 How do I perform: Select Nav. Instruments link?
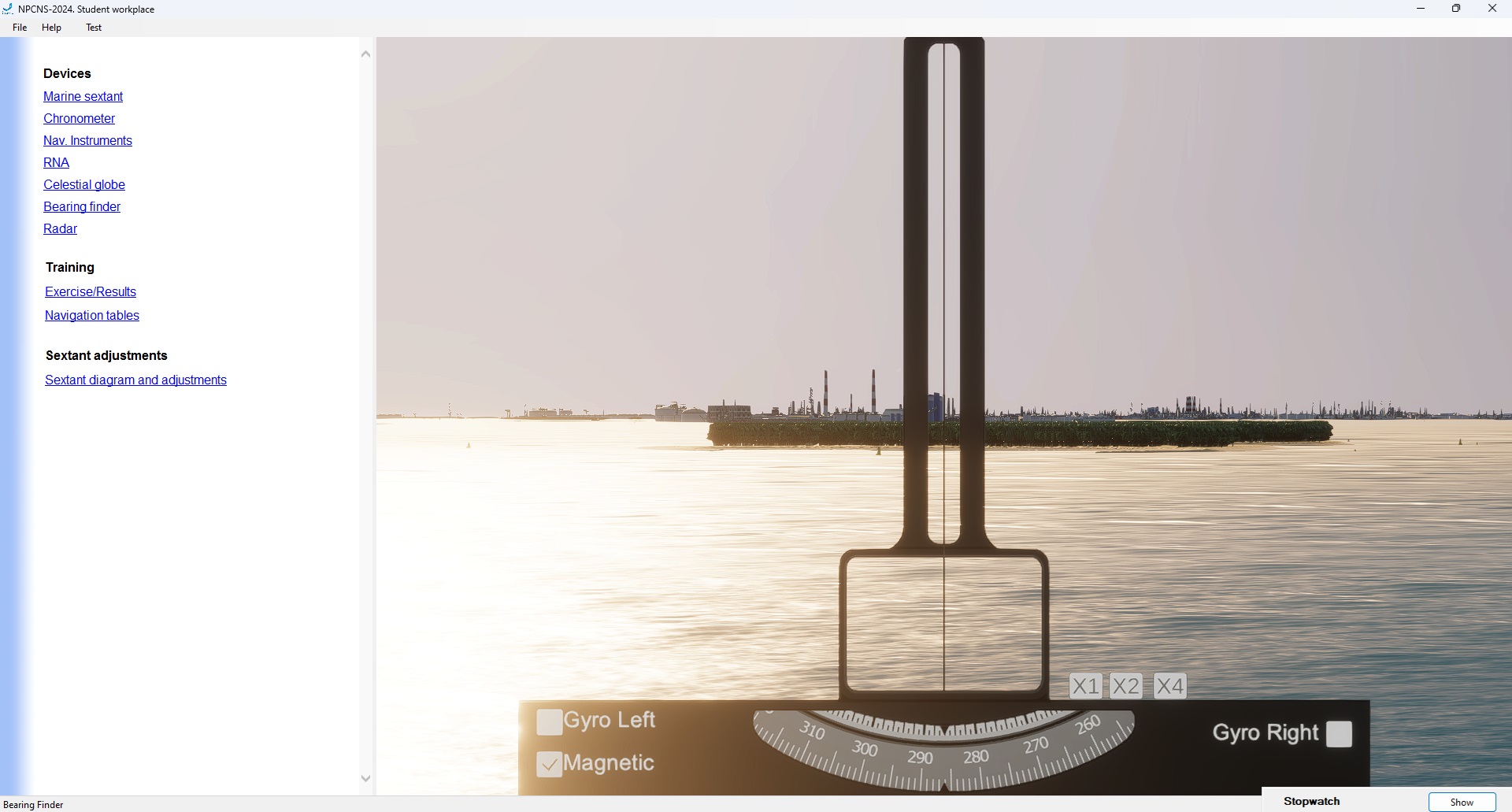click(x=87, y=140)
